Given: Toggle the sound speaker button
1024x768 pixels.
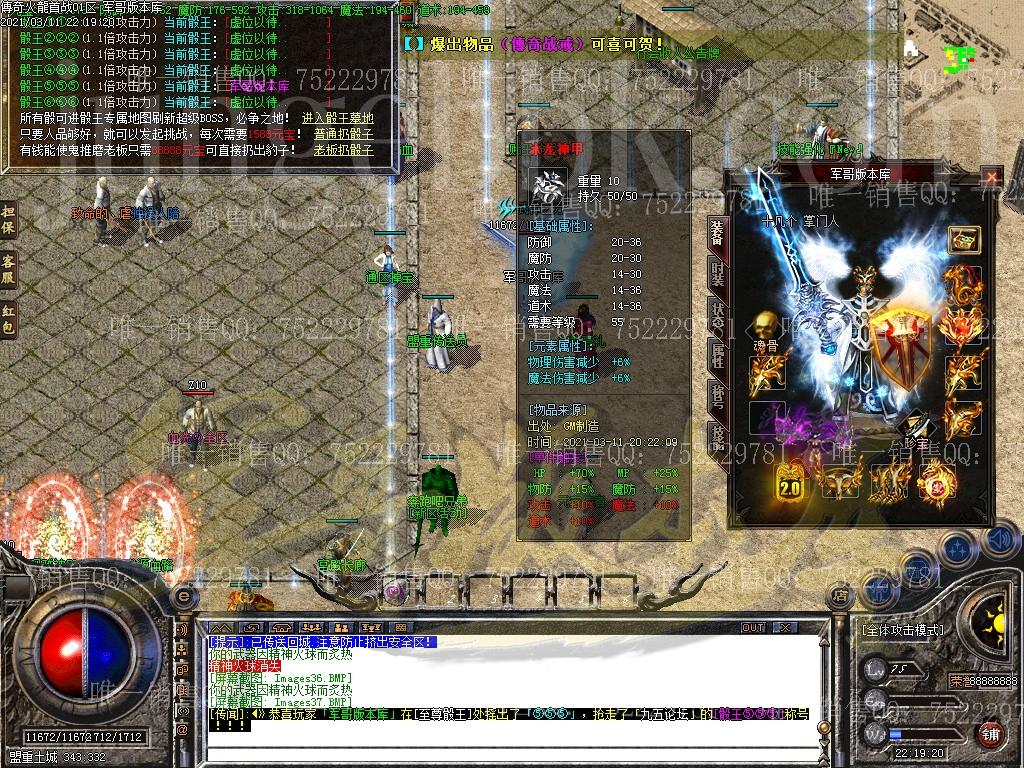Looking at the screenshot, I should (998, 540).
